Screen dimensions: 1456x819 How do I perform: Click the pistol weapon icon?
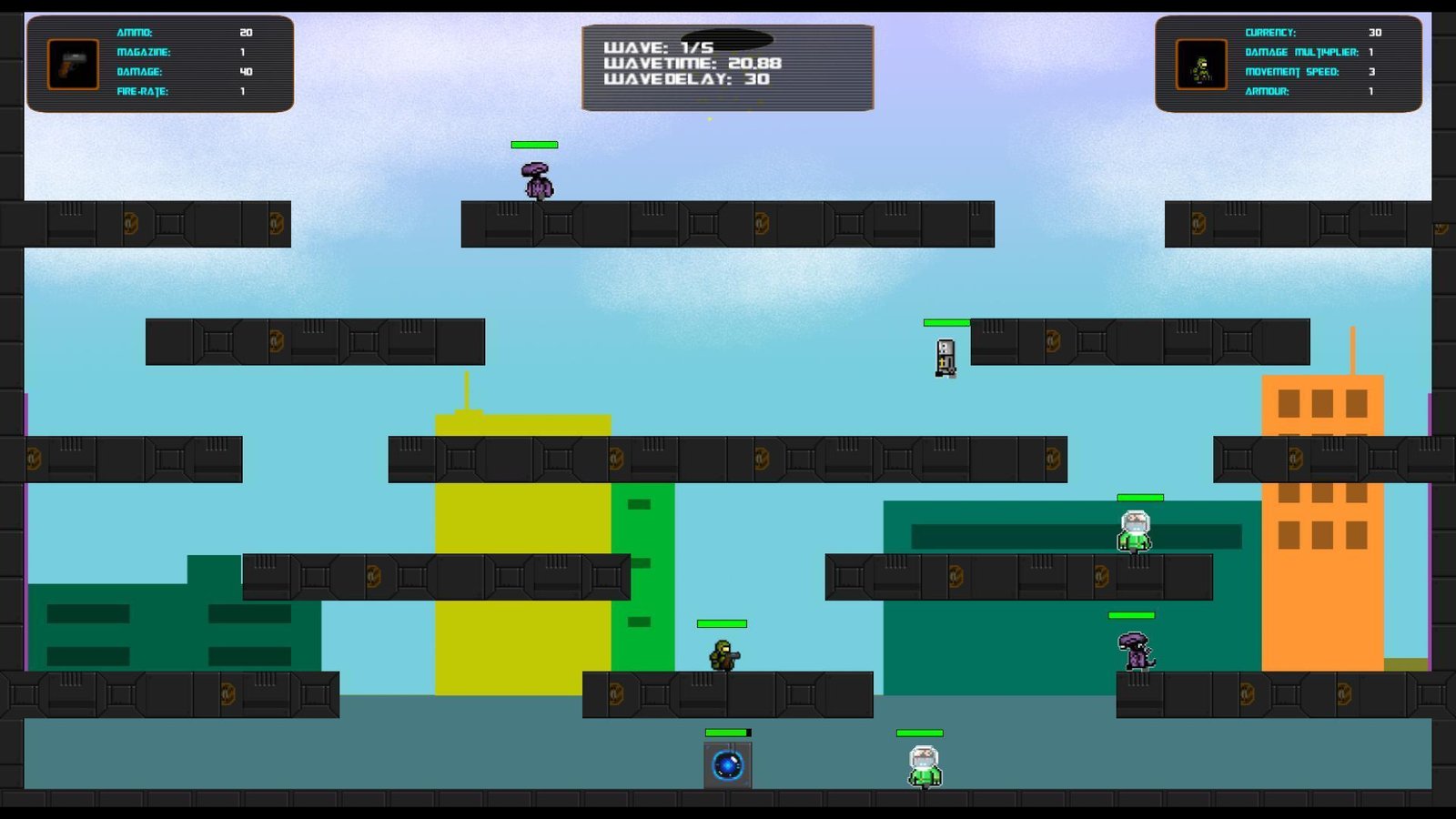coord(73,64)
